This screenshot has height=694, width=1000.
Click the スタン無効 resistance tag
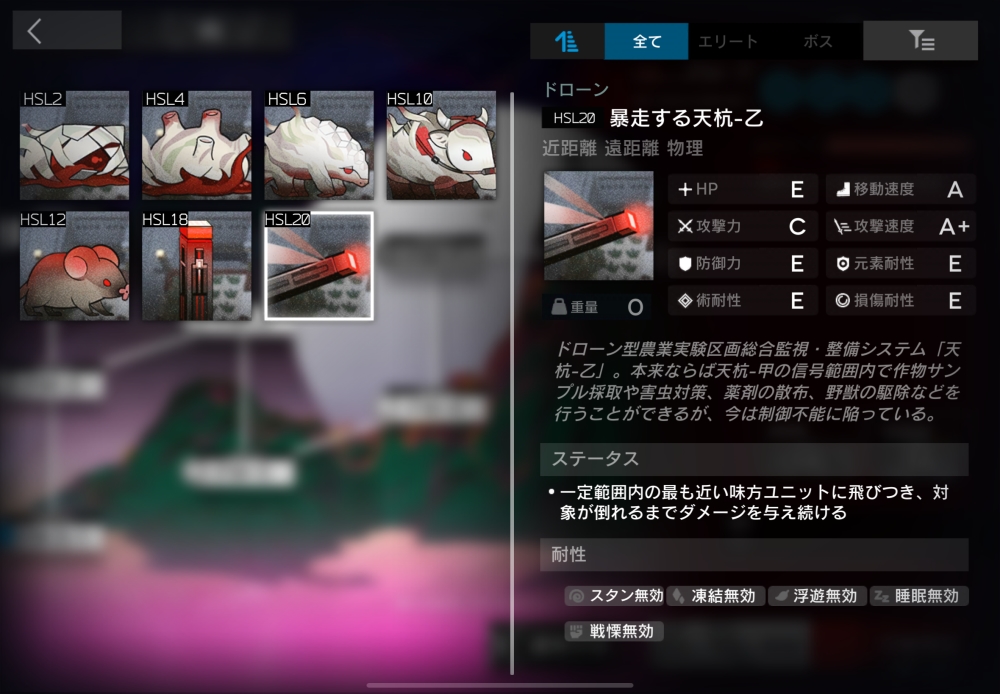[614, 596]
